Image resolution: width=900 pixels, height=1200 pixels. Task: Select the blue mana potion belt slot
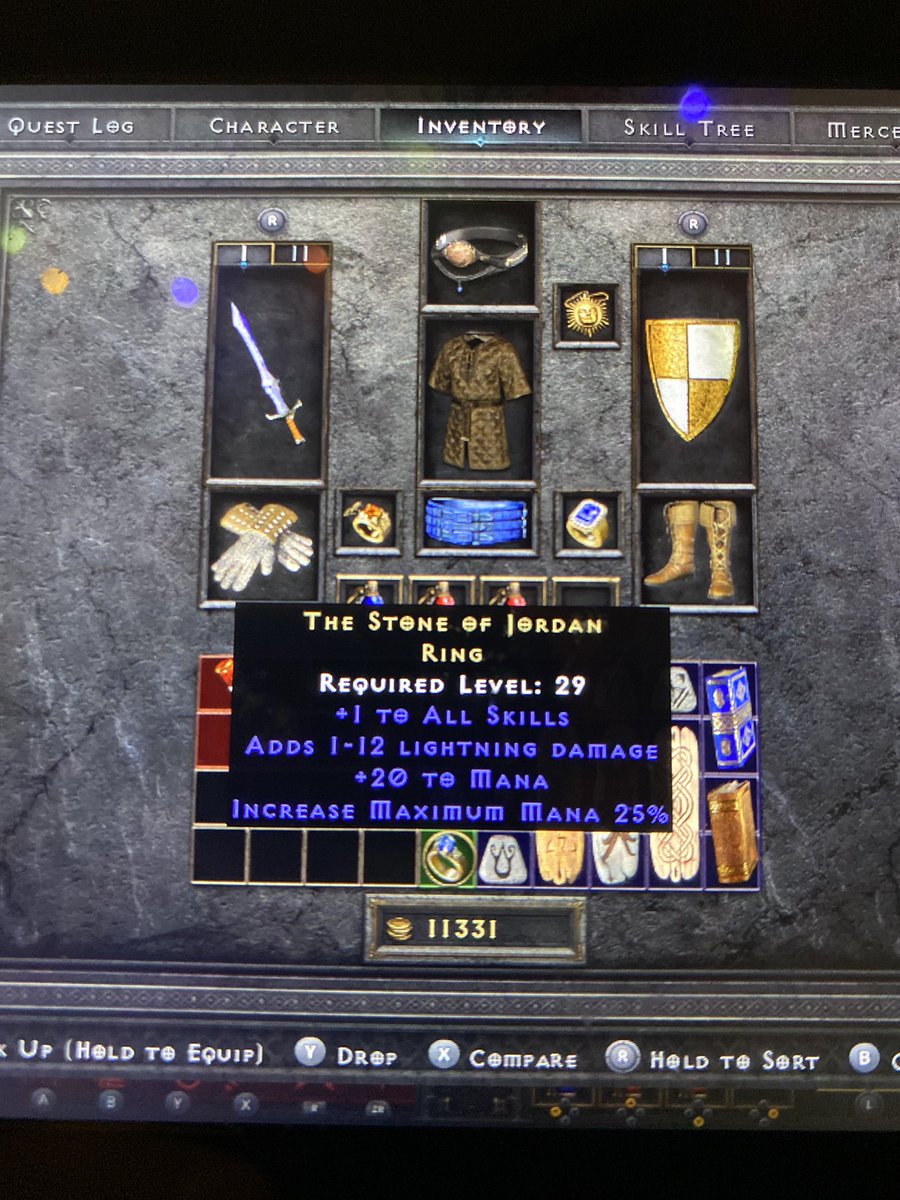369,593
